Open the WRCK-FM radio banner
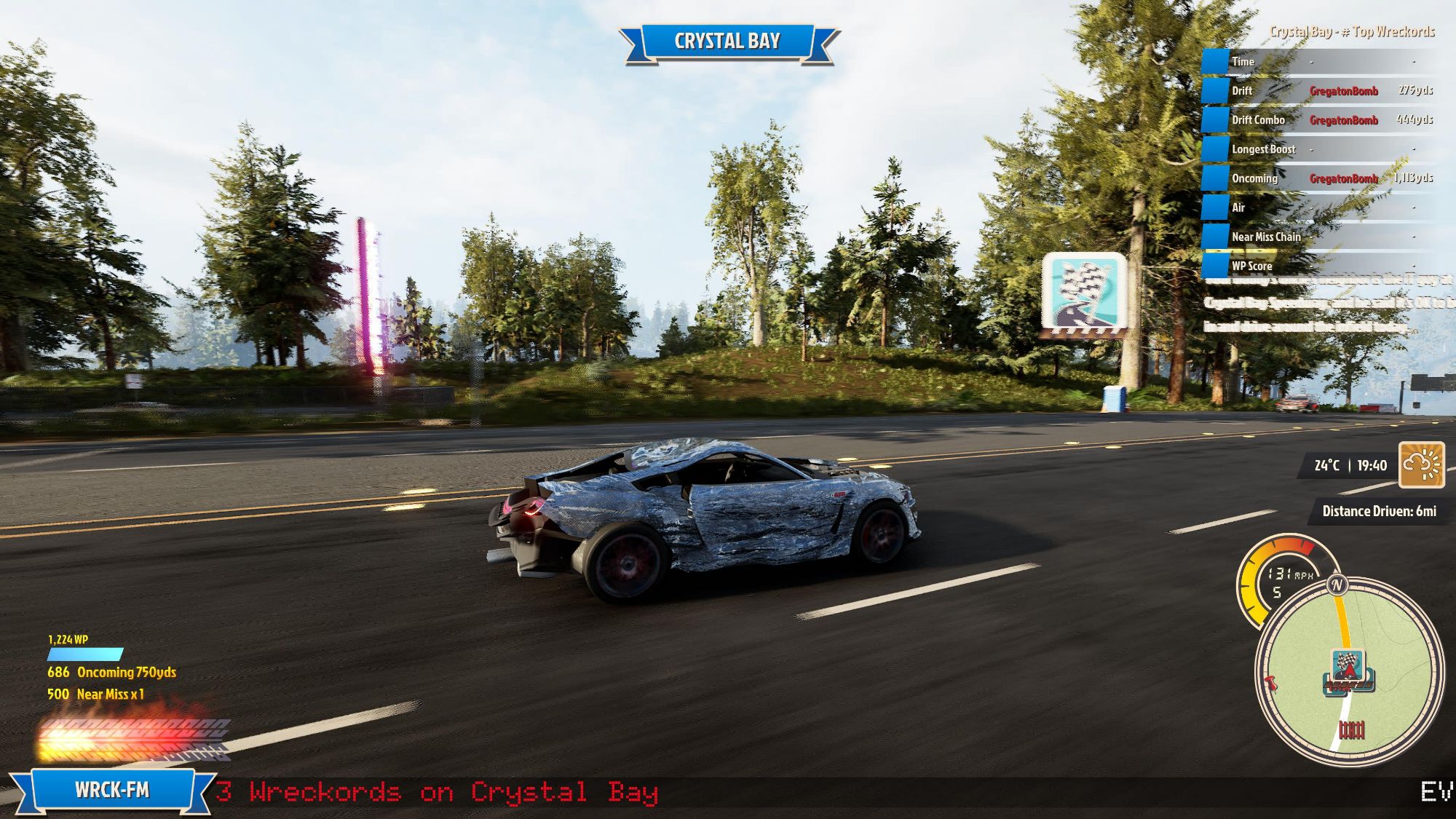 (112, 790)
